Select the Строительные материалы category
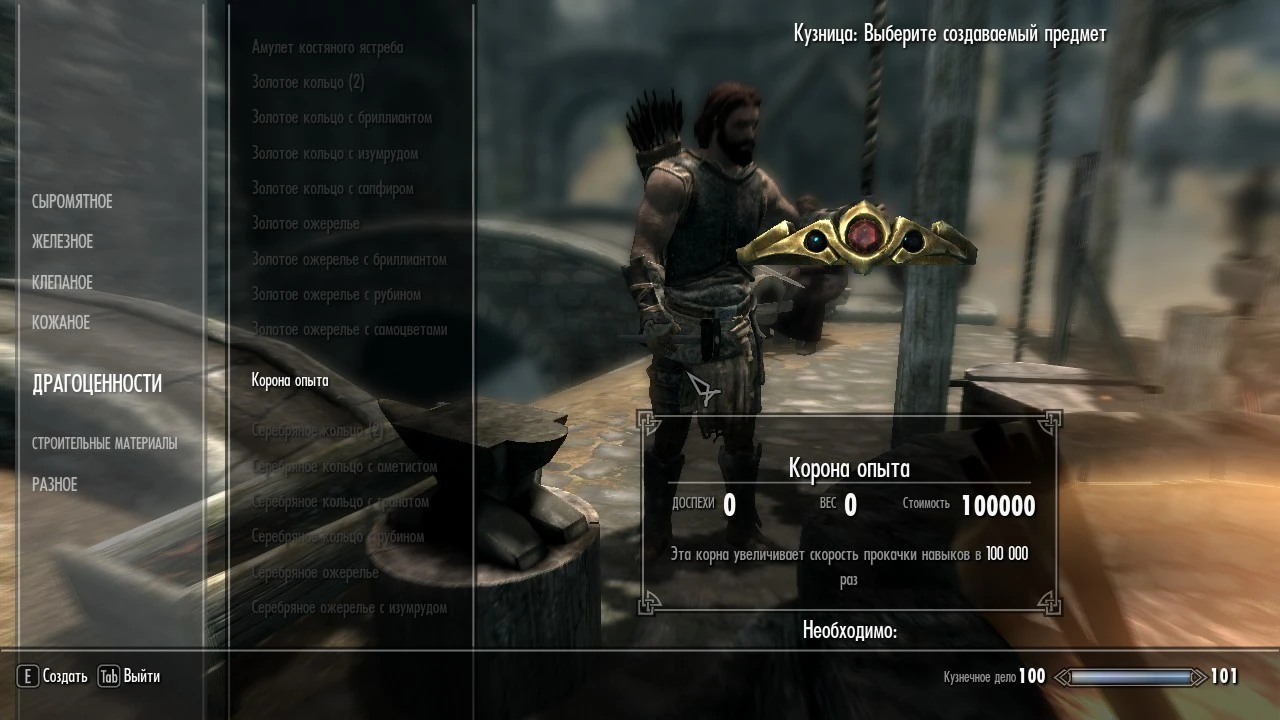Image resolution: width=1280 pixels, height=720 pixels. [106, 441]
